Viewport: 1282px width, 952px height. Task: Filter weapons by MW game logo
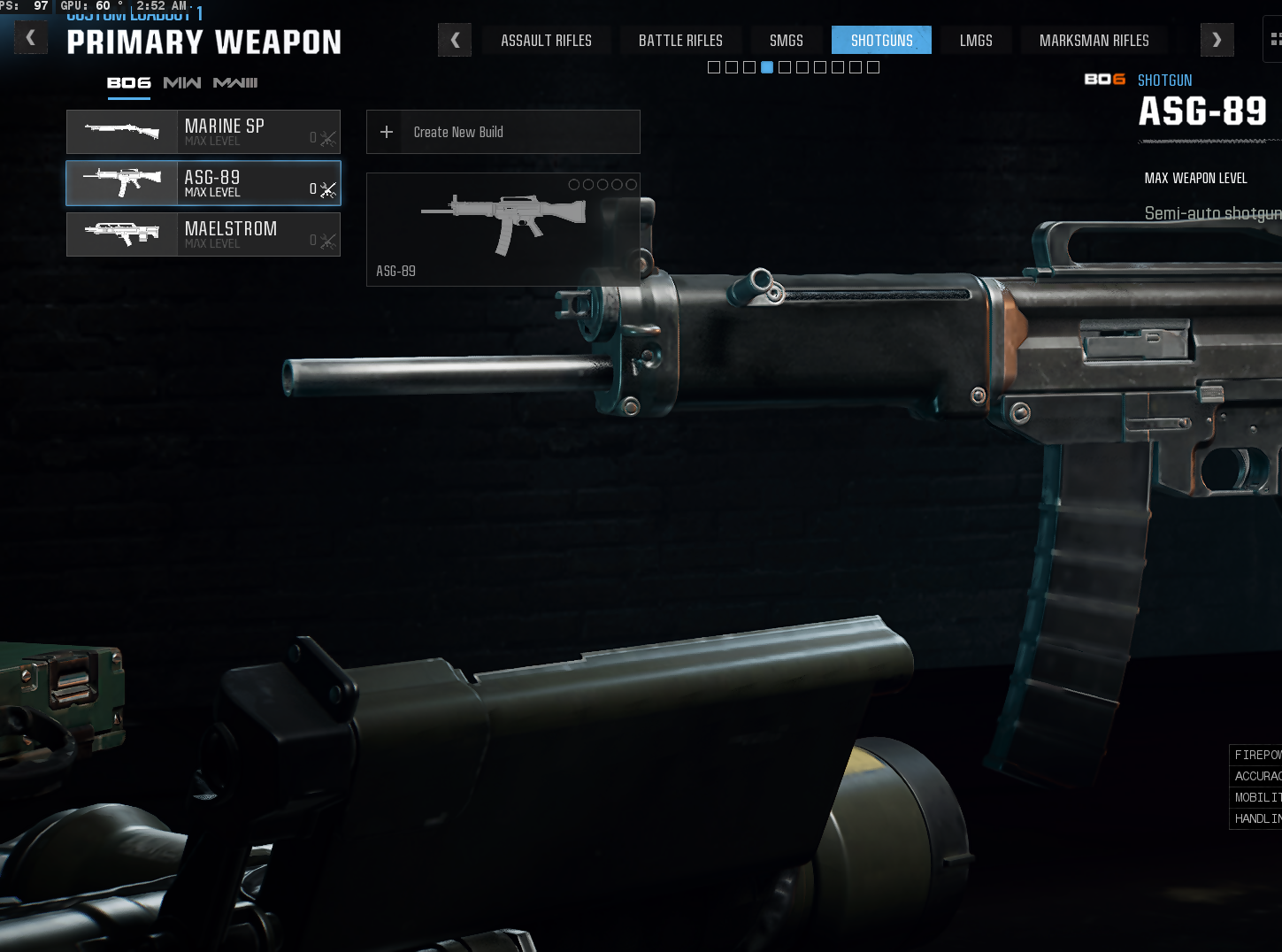coord(182,82)
